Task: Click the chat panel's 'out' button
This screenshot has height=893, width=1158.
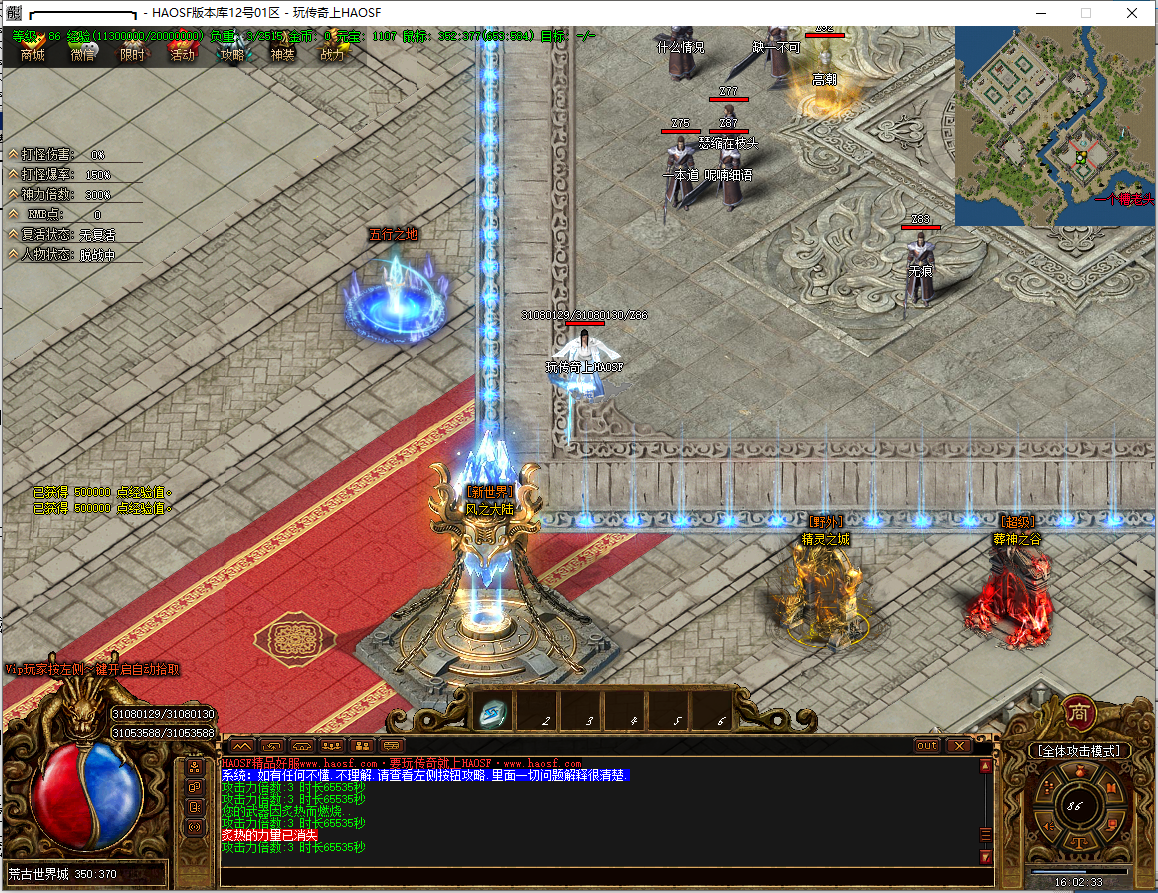Action: pos(927,746)
